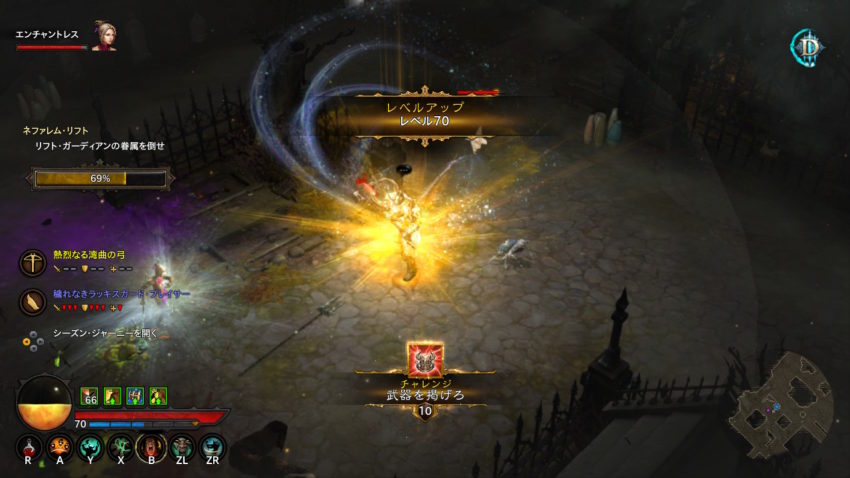This screenshot has height=478, width=850.
Task: Activate the green grasping hands skill
Action: coord(121,447)
